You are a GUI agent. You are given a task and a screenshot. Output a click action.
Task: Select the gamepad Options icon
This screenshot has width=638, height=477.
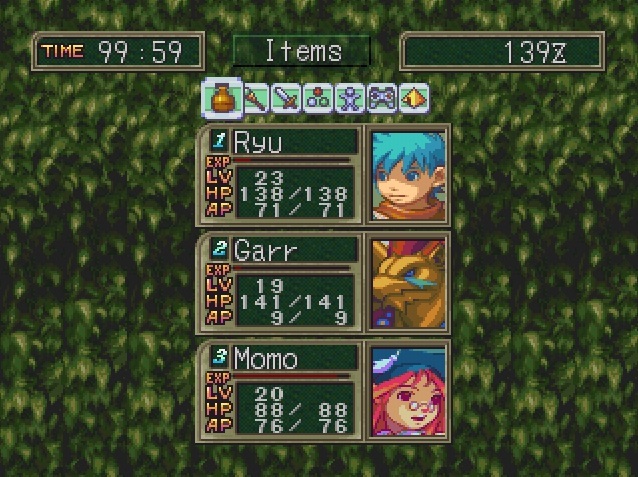pyautogui.click(x=382, y=98)
